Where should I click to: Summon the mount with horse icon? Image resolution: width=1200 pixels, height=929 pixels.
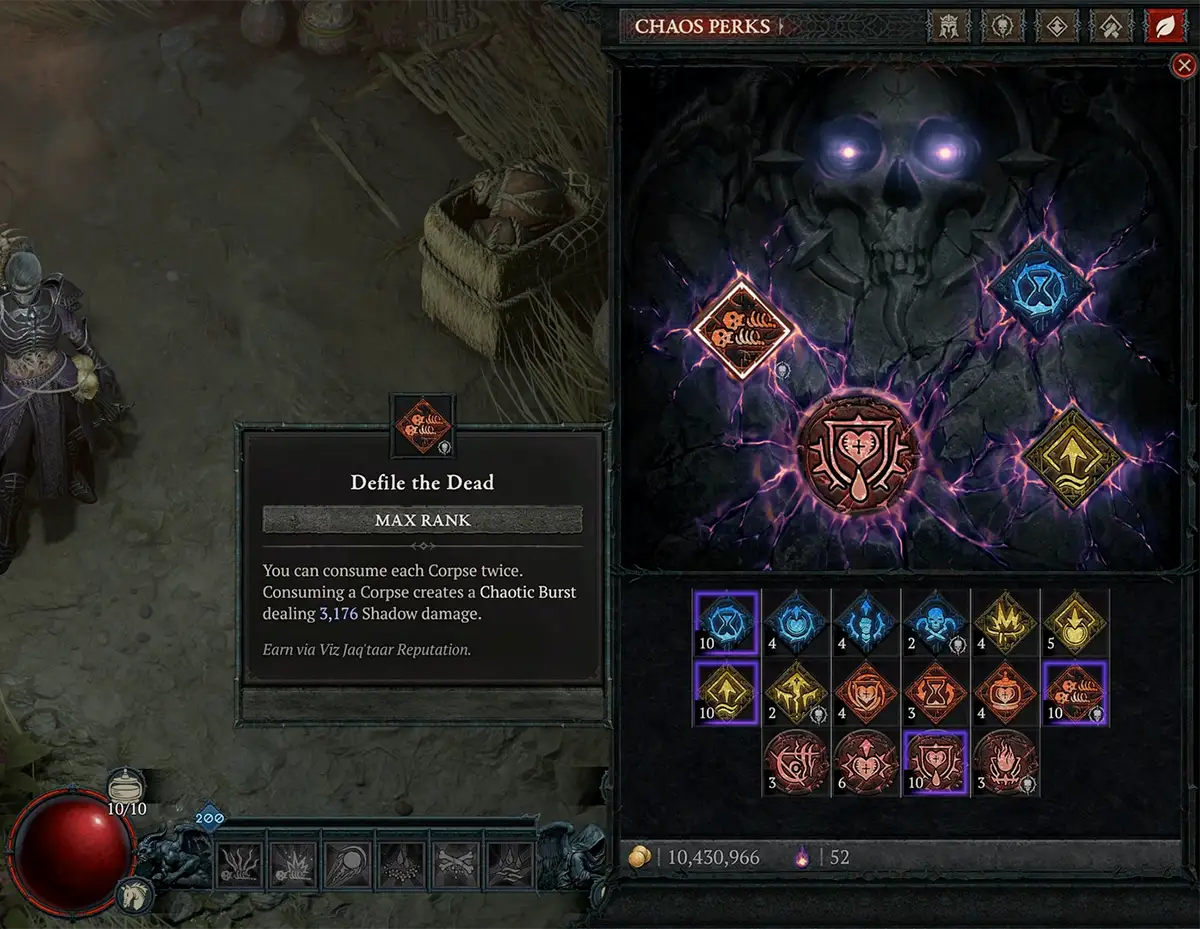135,895
